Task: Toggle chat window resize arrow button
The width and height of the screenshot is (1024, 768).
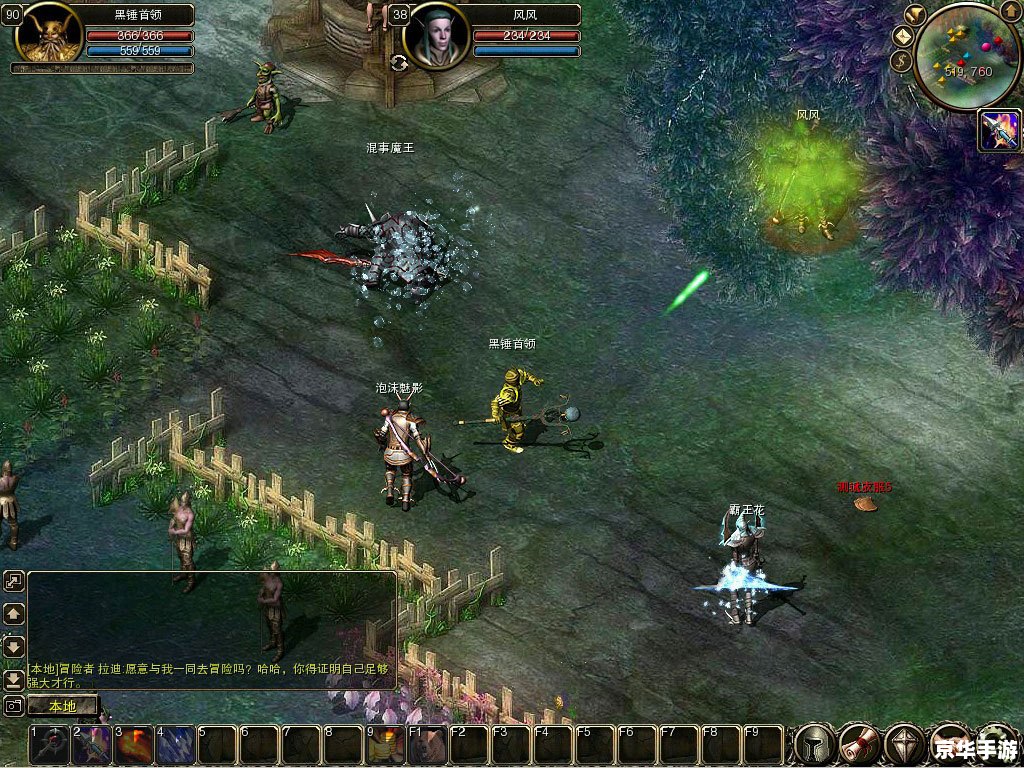Action: 14,581
